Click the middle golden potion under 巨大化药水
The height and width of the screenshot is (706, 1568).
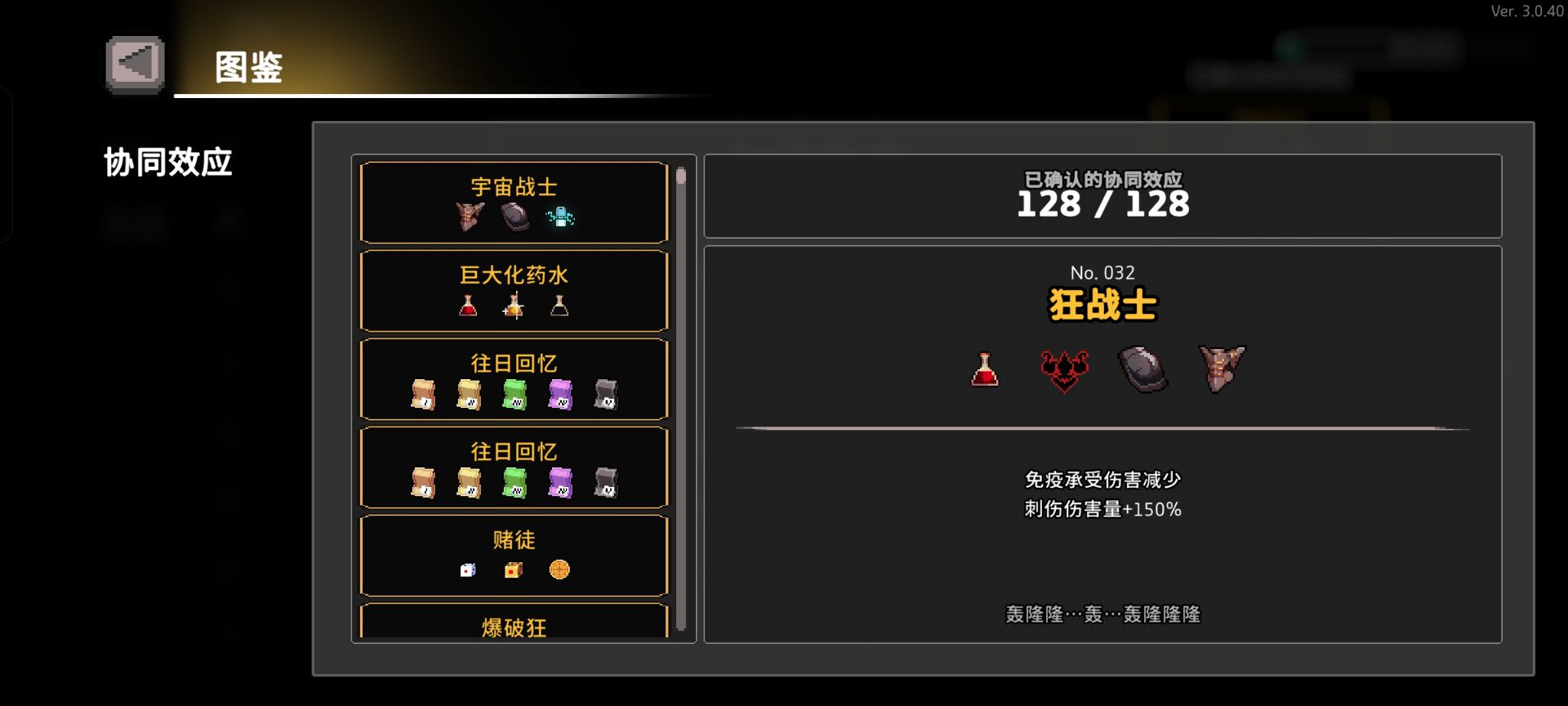coord(513,306)
